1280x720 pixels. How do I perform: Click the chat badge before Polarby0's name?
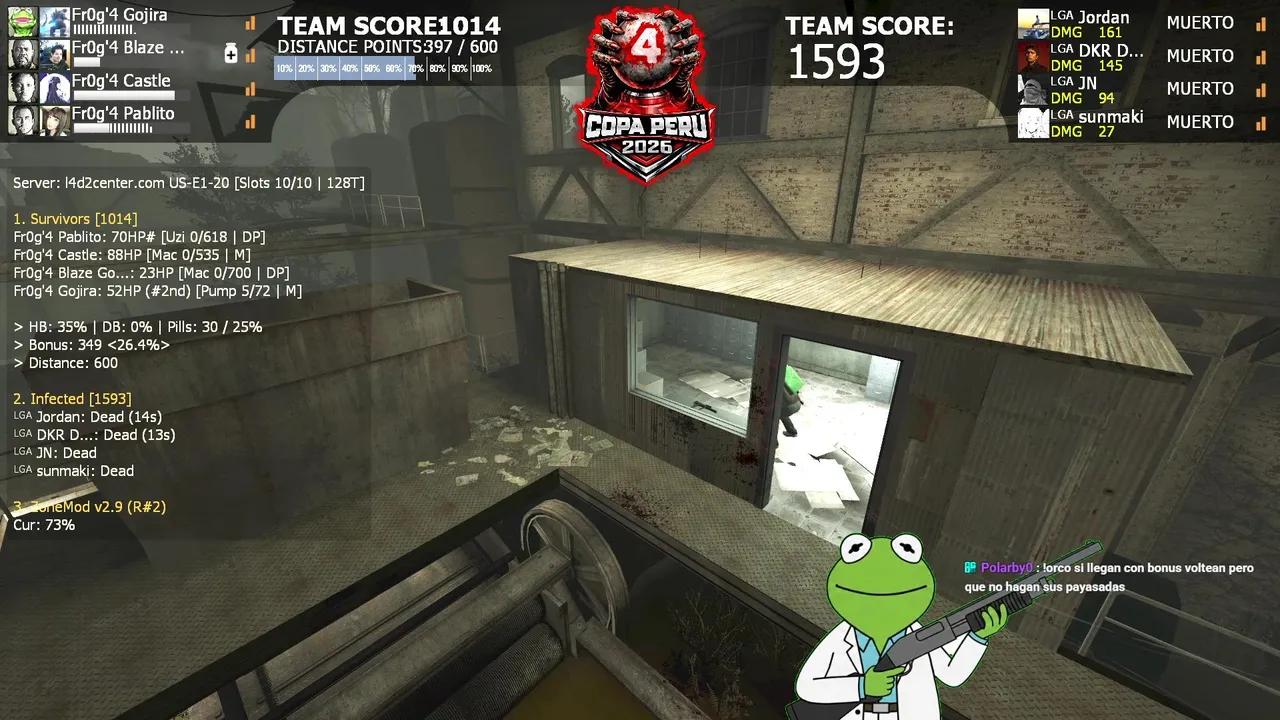point(969,567)
